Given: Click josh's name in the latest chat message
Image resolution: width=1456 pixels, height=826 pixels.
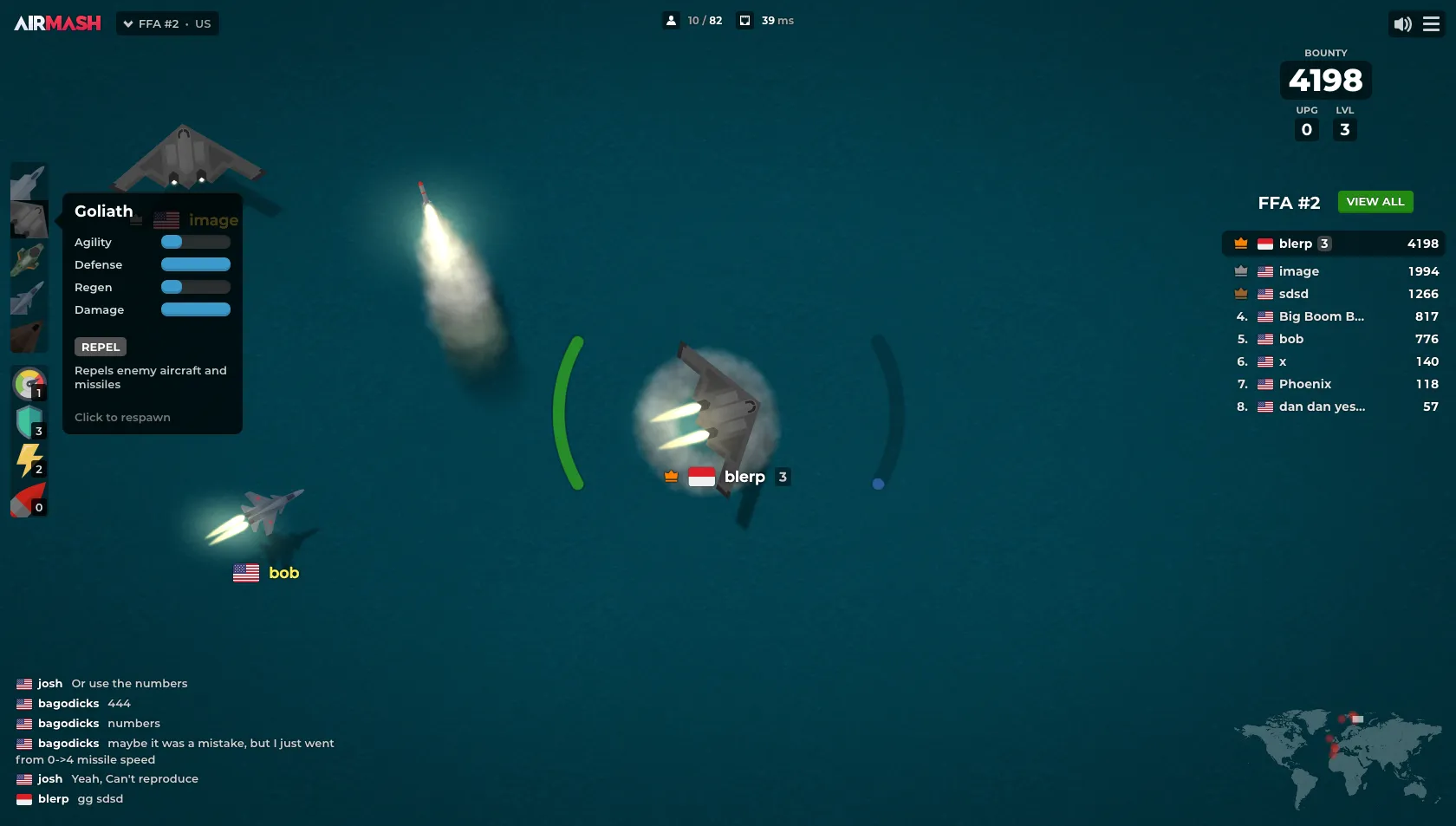Looking at the screenshot, I should 49,778.
